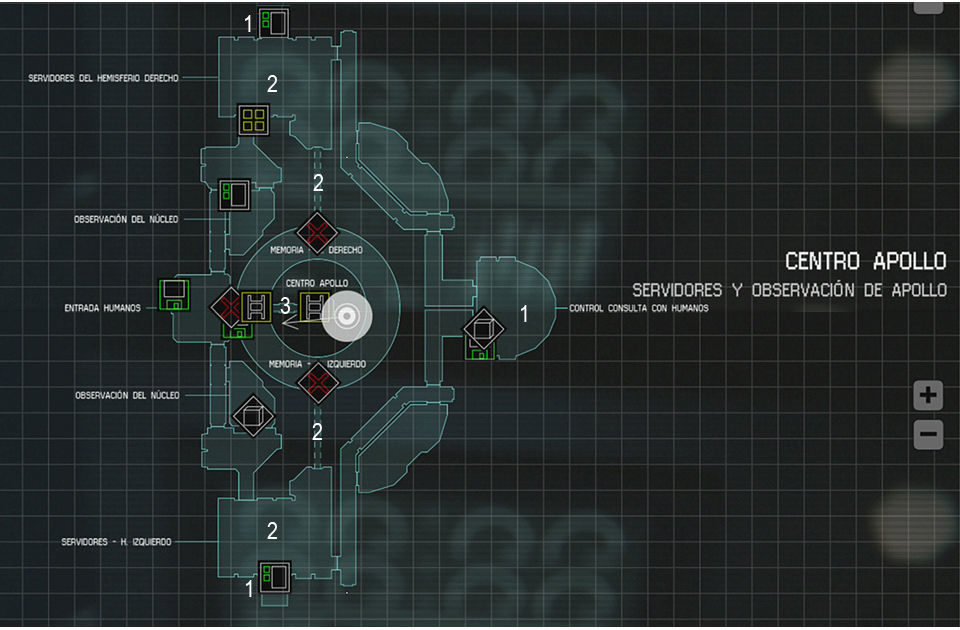Open the terminal marker above Servidores del Hemisferio Derecho
Viewport: 960px width, 630px height.
point(272,22)
